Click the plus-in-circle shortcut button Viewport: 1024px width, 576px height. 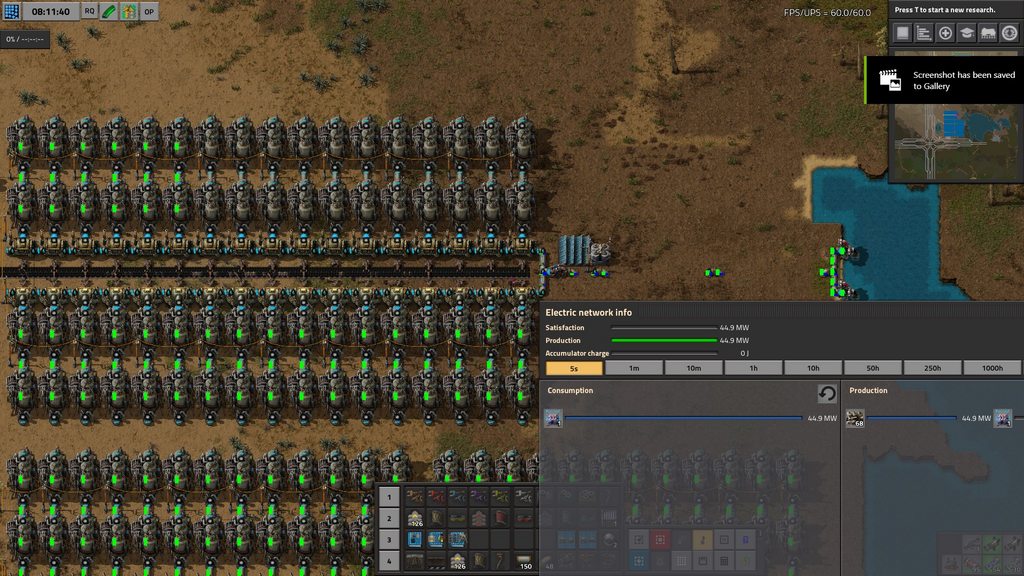tap(945, 33)
